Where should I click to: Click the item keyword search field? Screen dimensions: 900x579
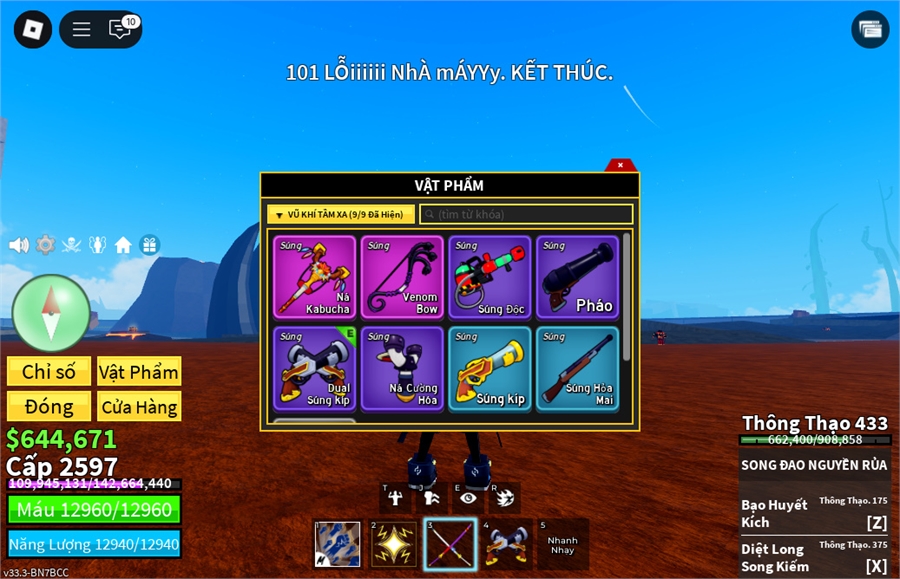[x=526, y=215]
